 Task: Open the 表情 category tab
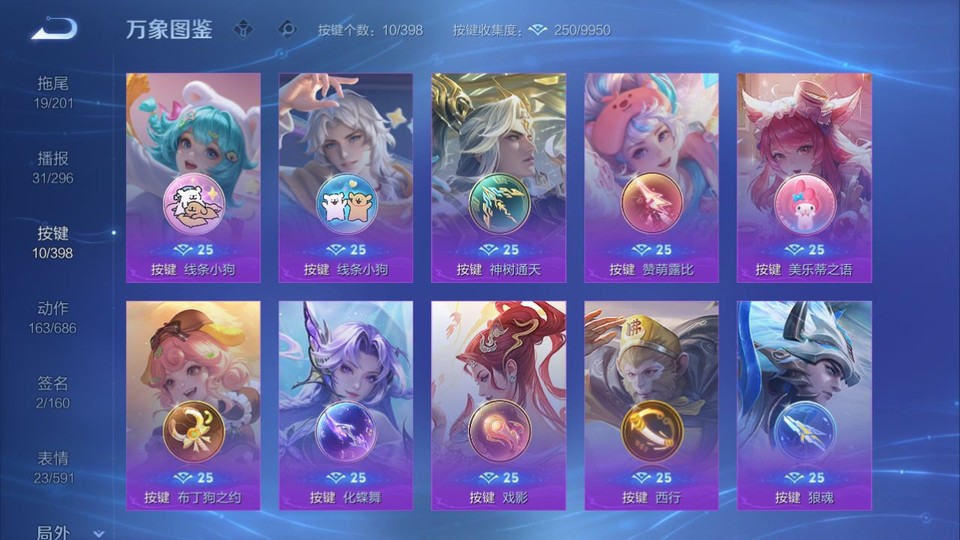53,467
